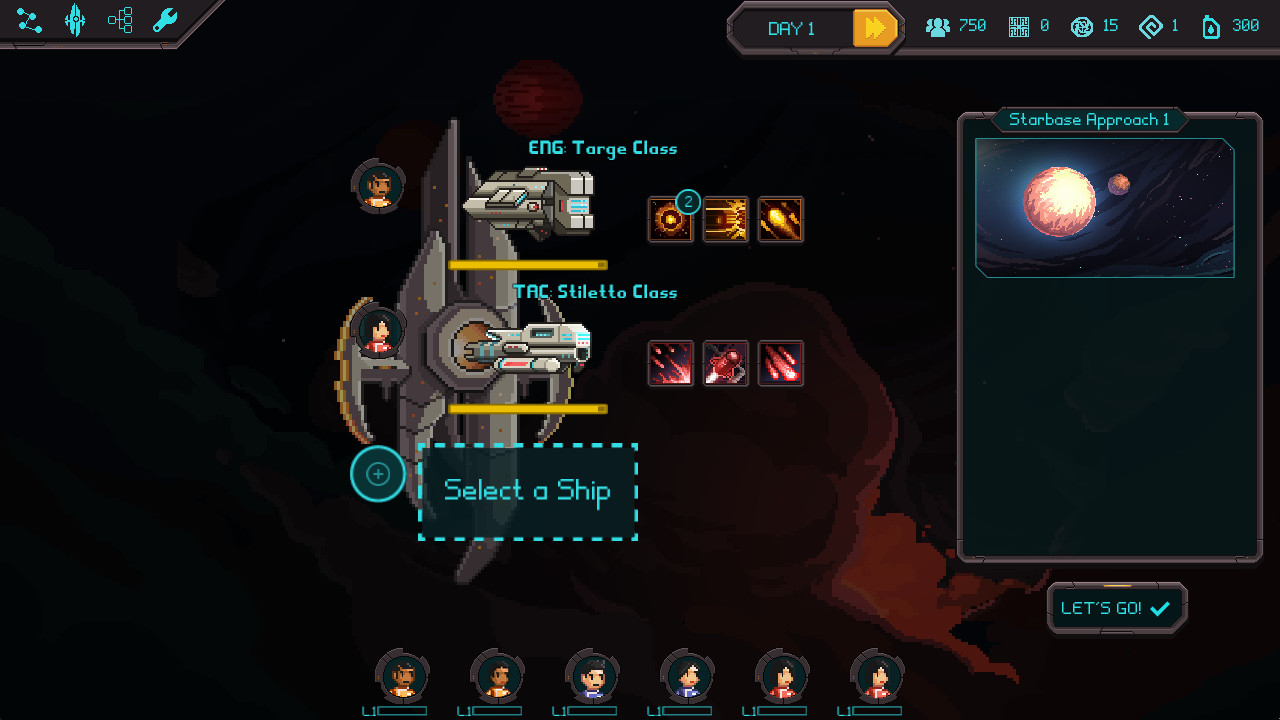Click the Select a Ship box
Screen dimensions: 1280x720
click(x=528, y=491)
